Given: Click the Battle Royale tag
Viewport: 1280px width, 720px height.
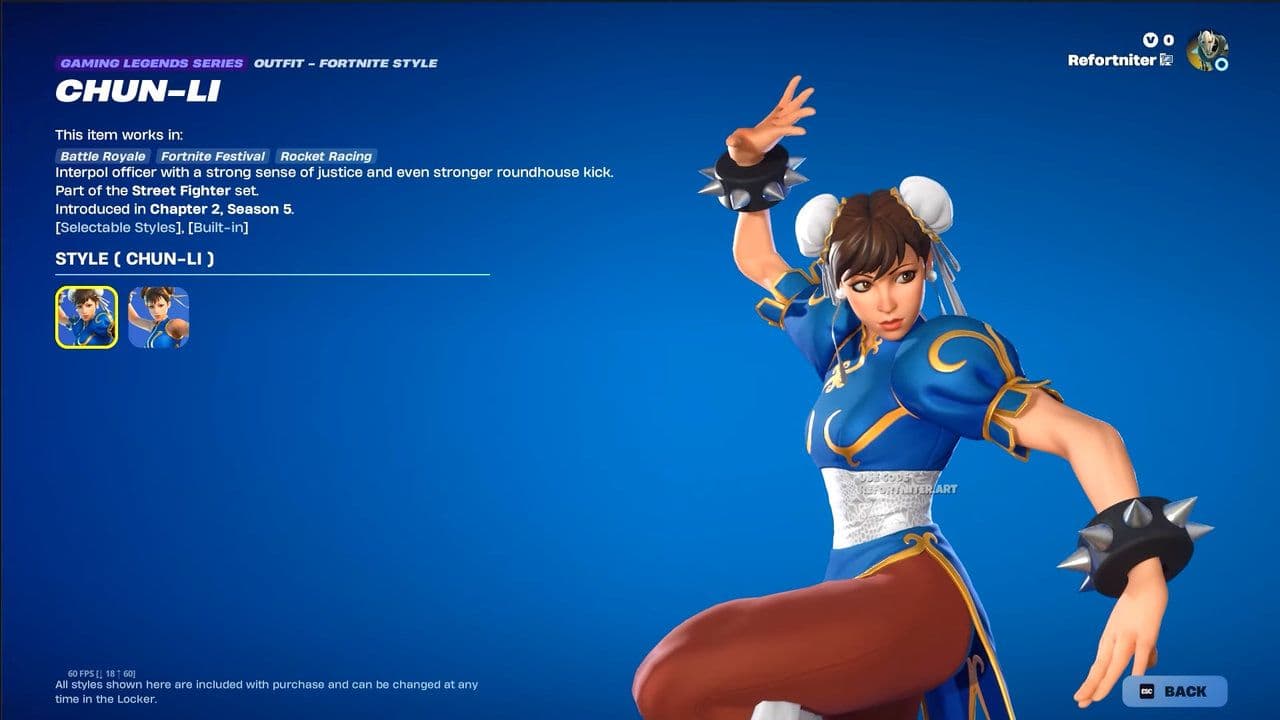Looking at the screenshot, I should 103,156.
